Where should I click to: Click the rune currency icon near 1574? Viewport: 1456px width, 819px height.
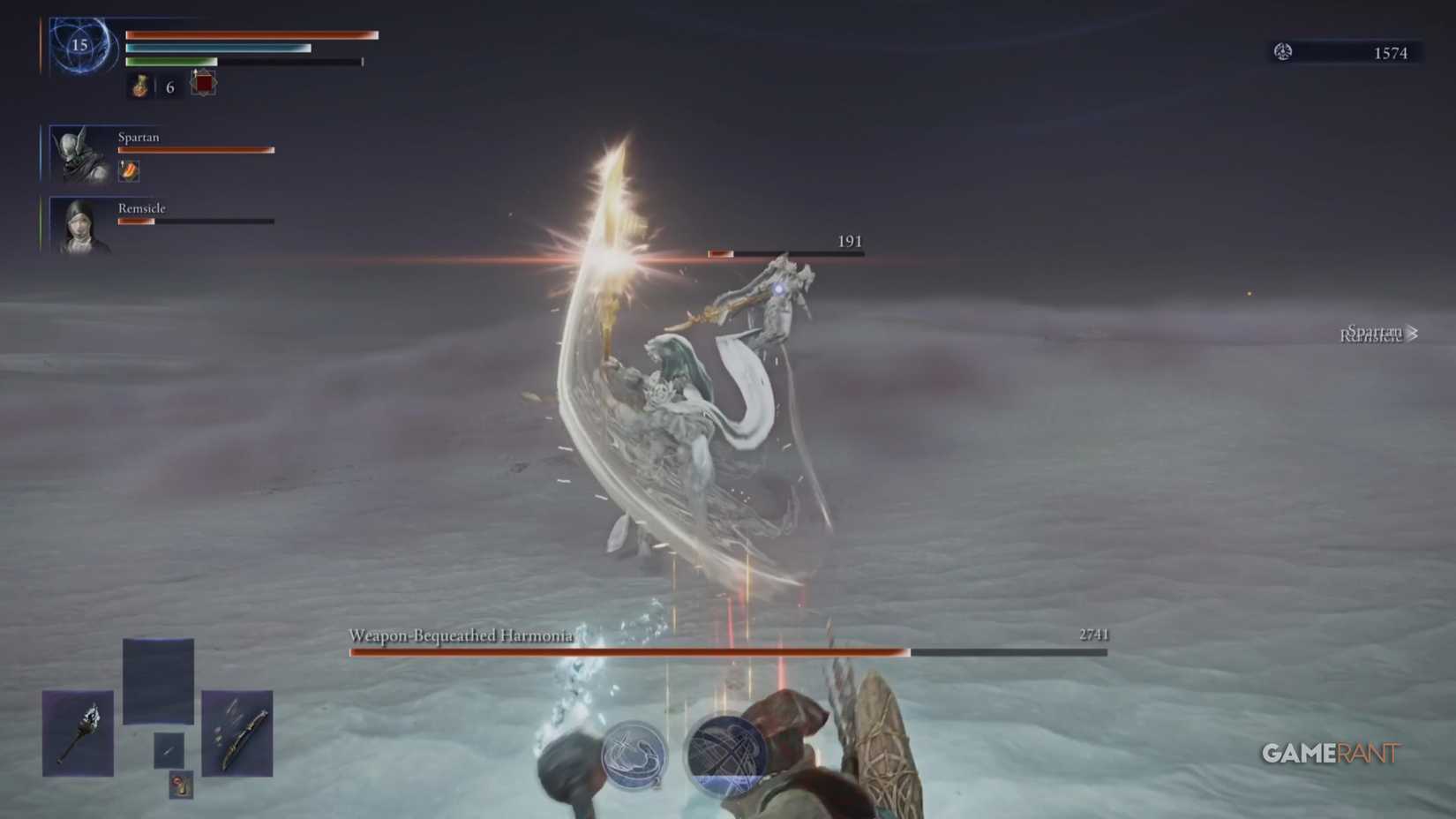[x=1281, y=53]
